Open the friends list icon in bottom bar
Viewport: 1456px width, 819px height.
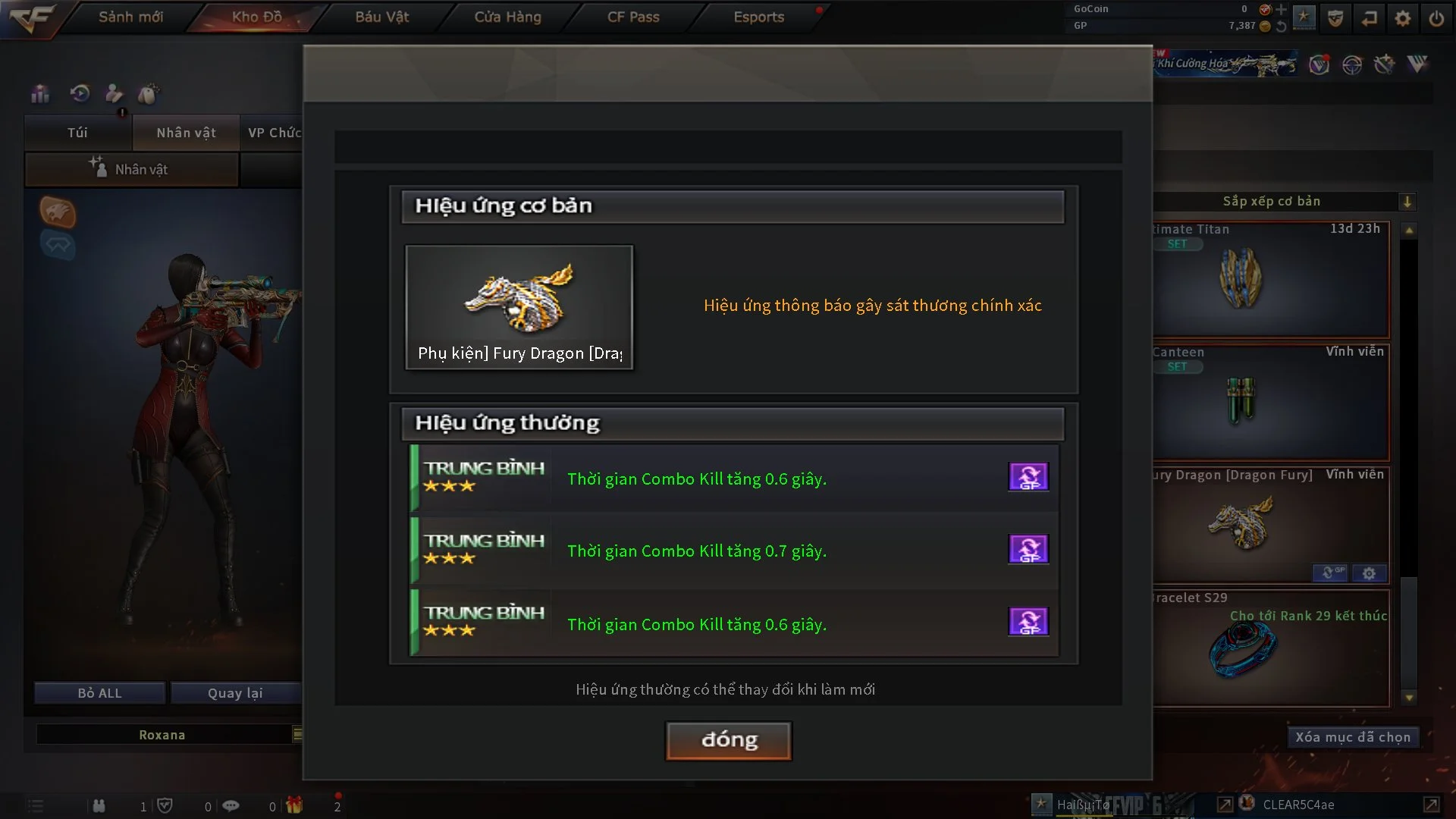coord(99,805)
